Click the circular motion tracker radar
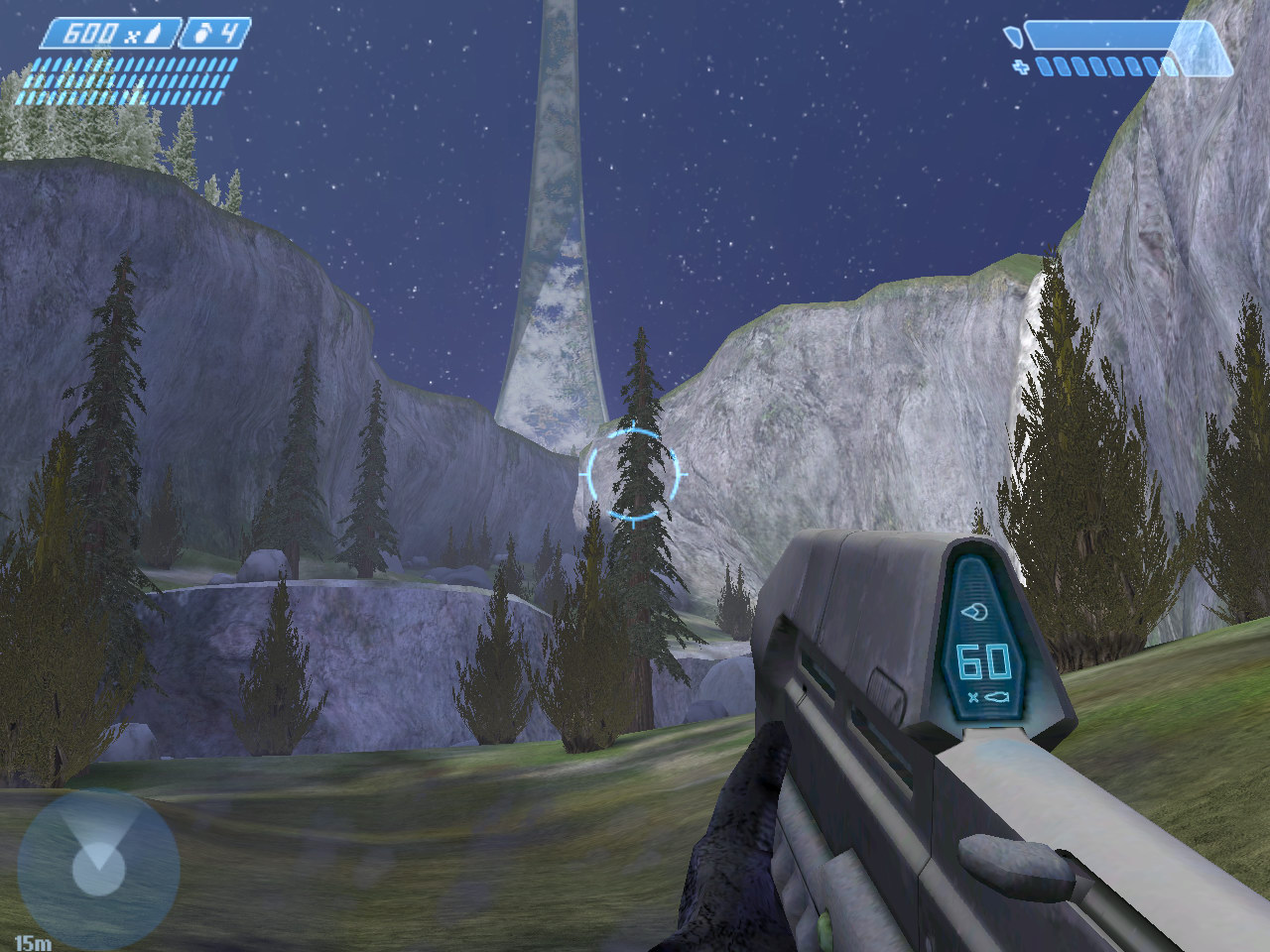Screen dimensions: 1270x952 click(98, 870)
